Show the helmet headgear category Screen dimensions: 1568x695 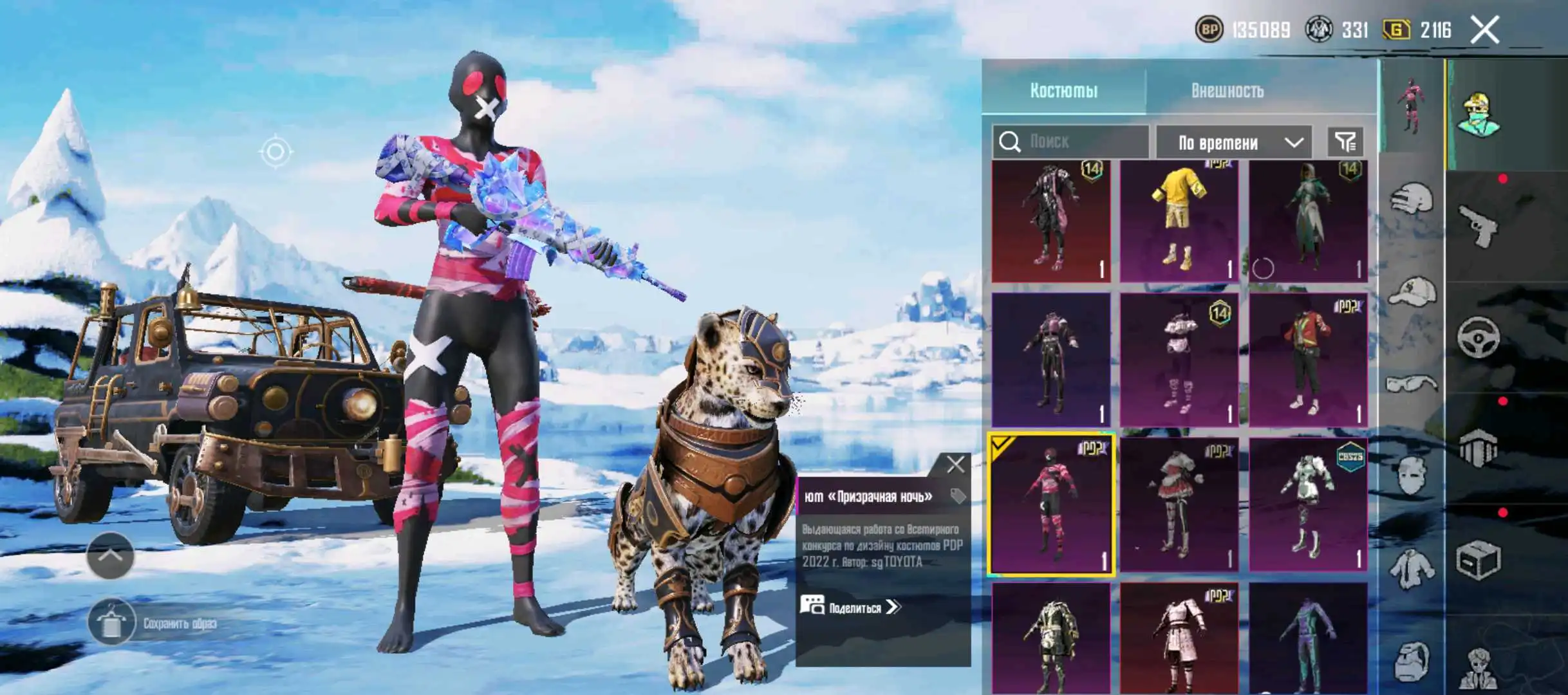click(1411, 198)
